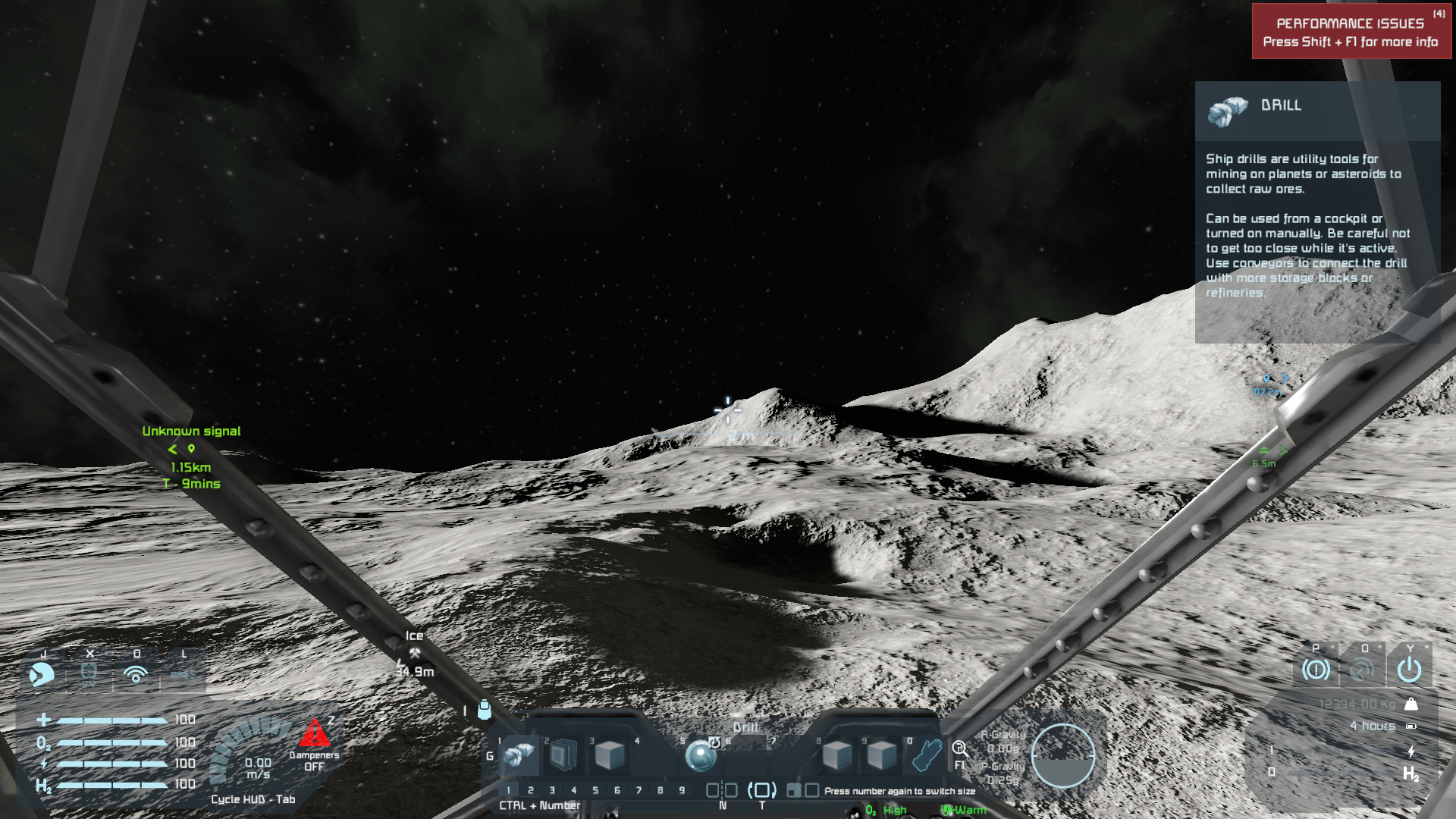Click the Performance Issues warning banner
The height and width of the screenshot is (819, 1456).
pyautogui.click(x=1351, y=32)
